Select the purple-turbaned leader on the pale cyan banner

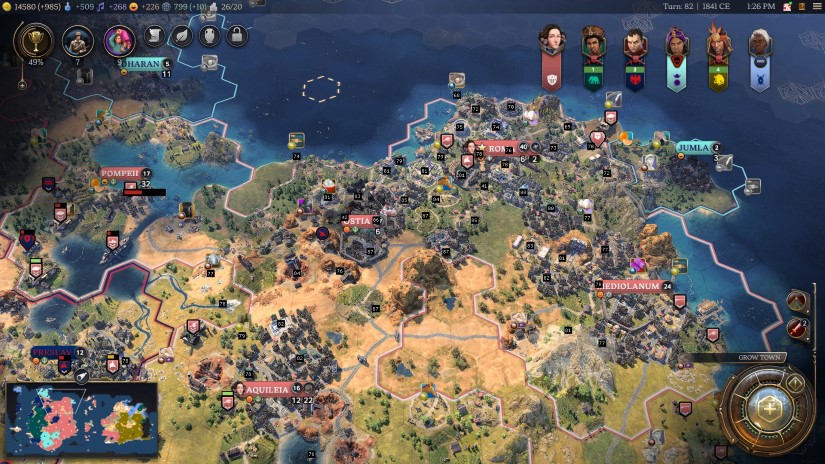(676, 42)
